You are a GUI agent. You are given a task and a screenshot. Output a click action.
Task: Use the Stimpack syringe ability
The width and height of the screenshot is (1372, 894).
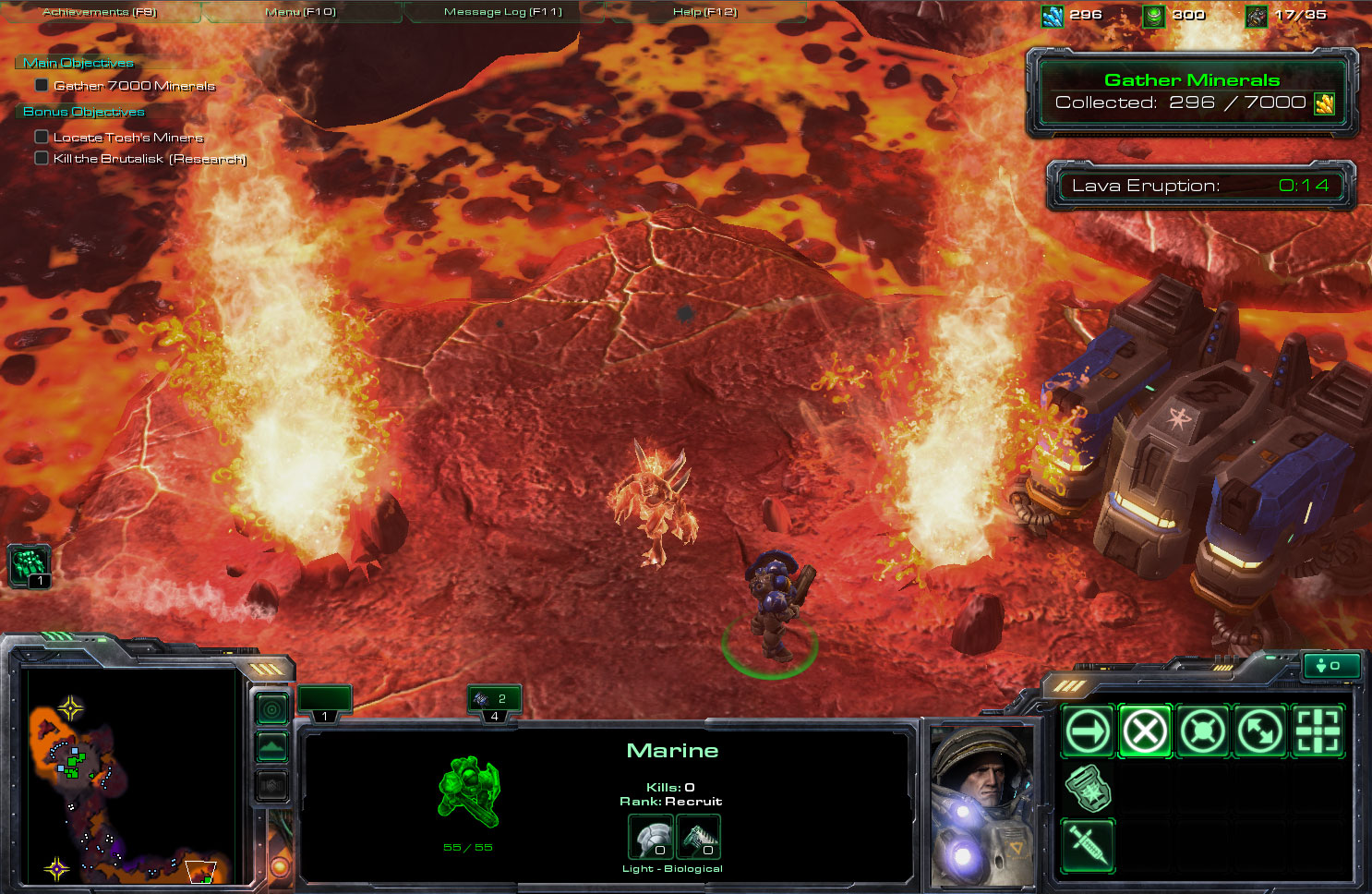[x=1089, y=845]
